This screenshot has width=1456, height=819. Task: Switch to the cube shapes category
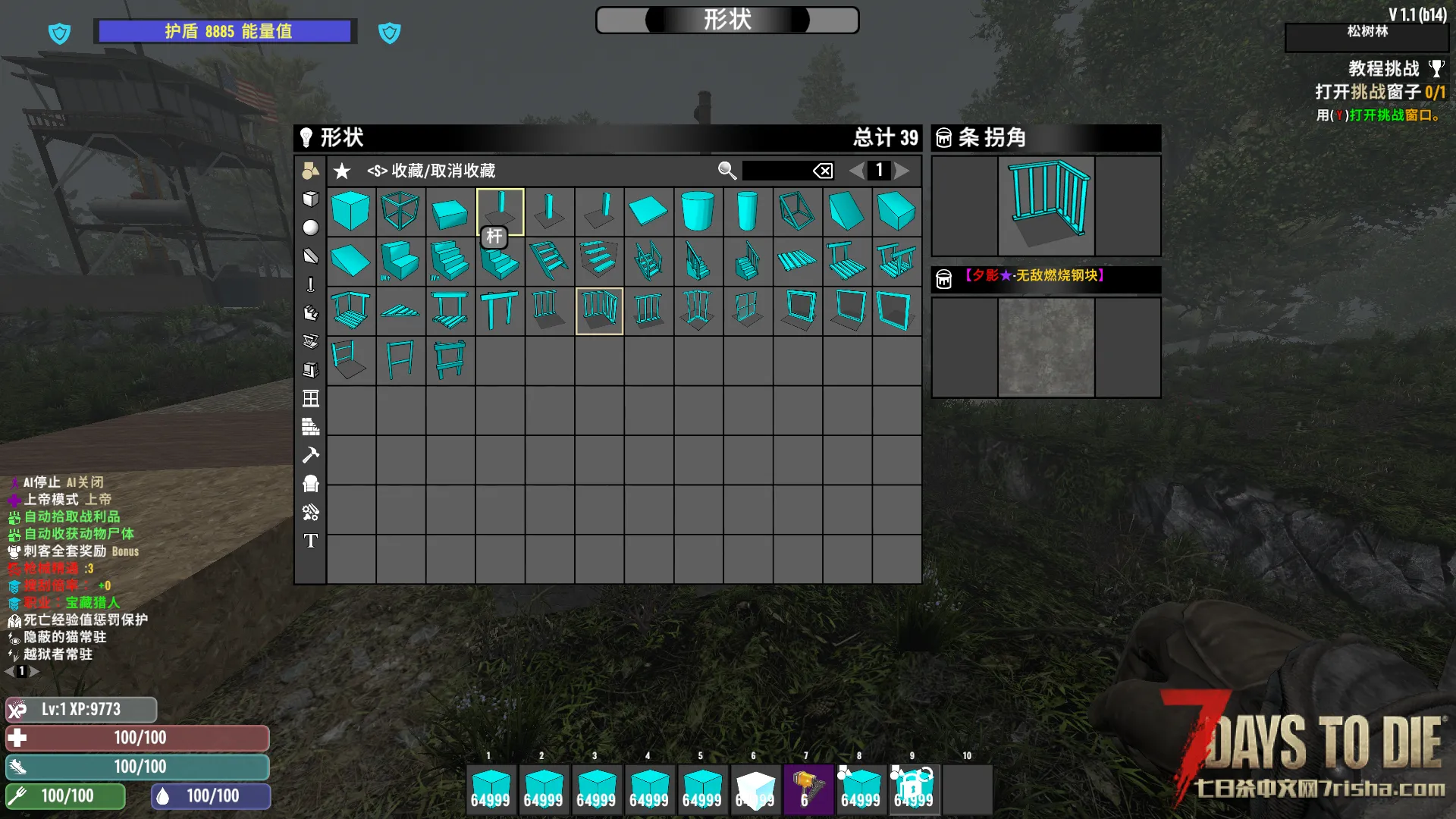point(311,199)
